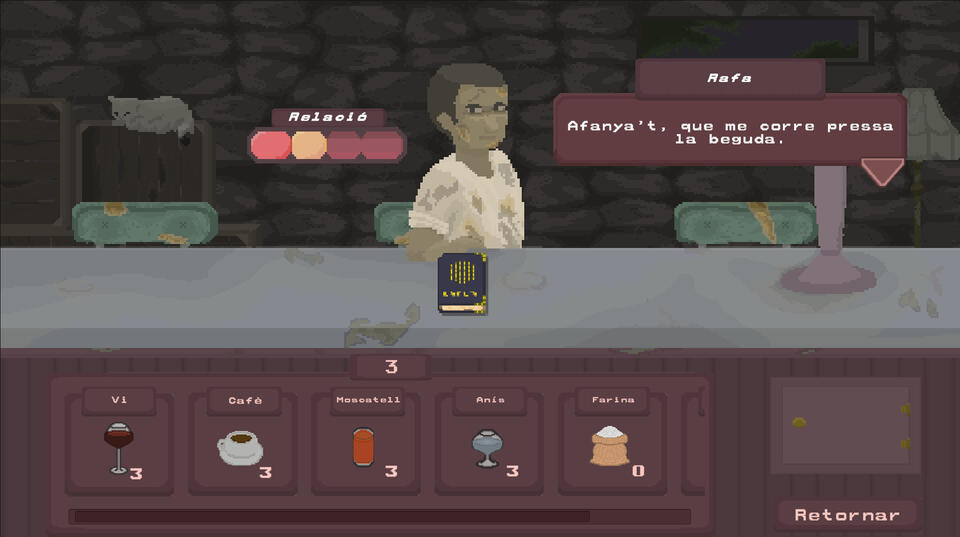This screenshot has height=537, width=960.
Task: Open the cabinet door panel
Action: click(845, 425)
